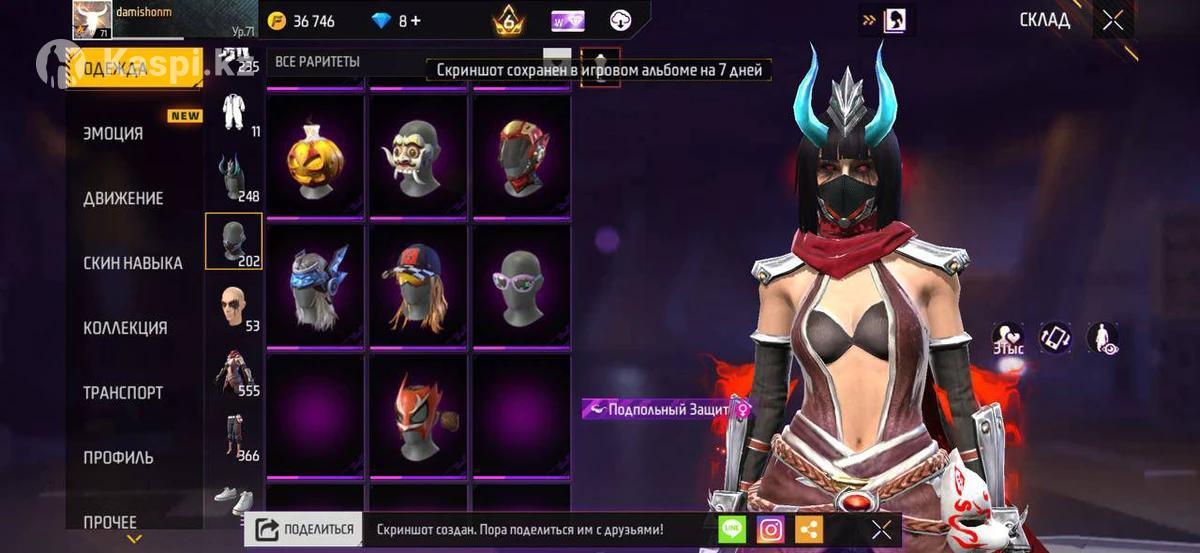Close the Склад screen with X
The image size is (1200, 553).
[x=1112, y=21]
